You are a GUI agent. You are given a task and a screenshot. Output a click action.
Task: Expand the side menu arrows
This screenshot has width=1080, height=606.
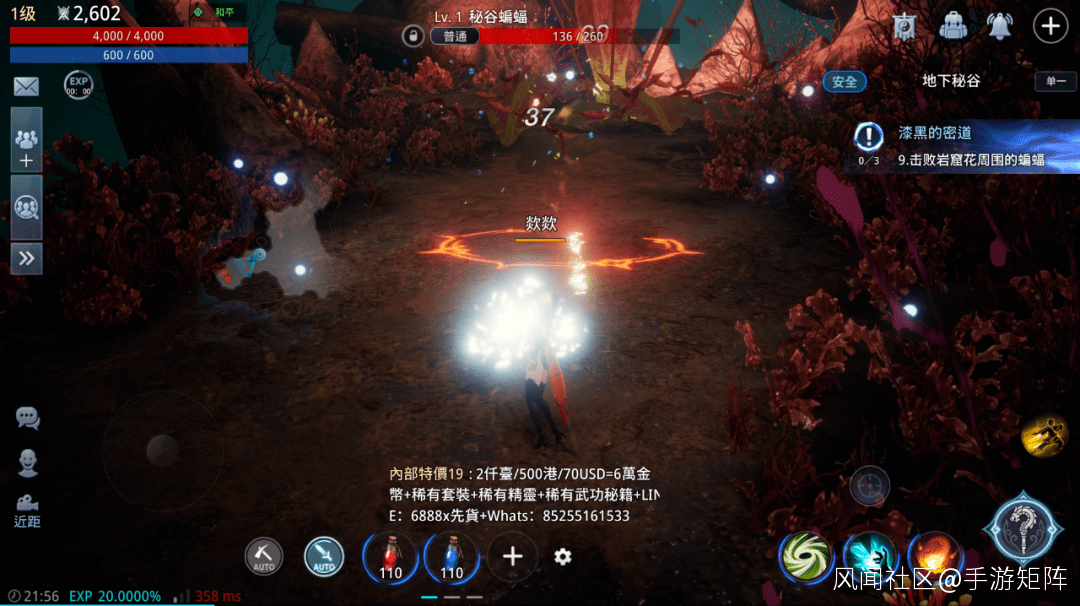tap(26, 258)
